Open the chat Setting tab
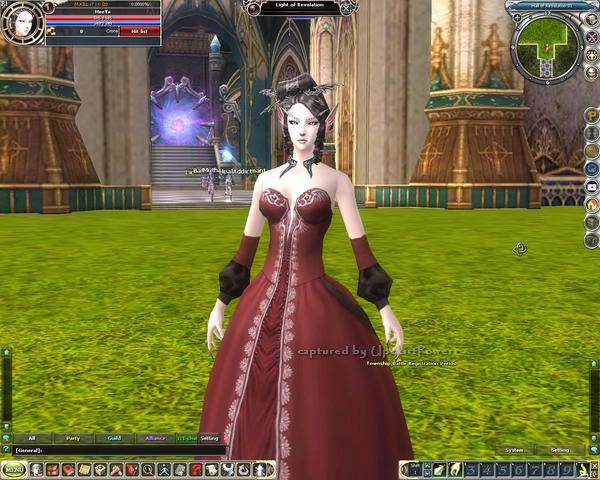The width and height of the screenshot is (600, 480). [209, 438]
